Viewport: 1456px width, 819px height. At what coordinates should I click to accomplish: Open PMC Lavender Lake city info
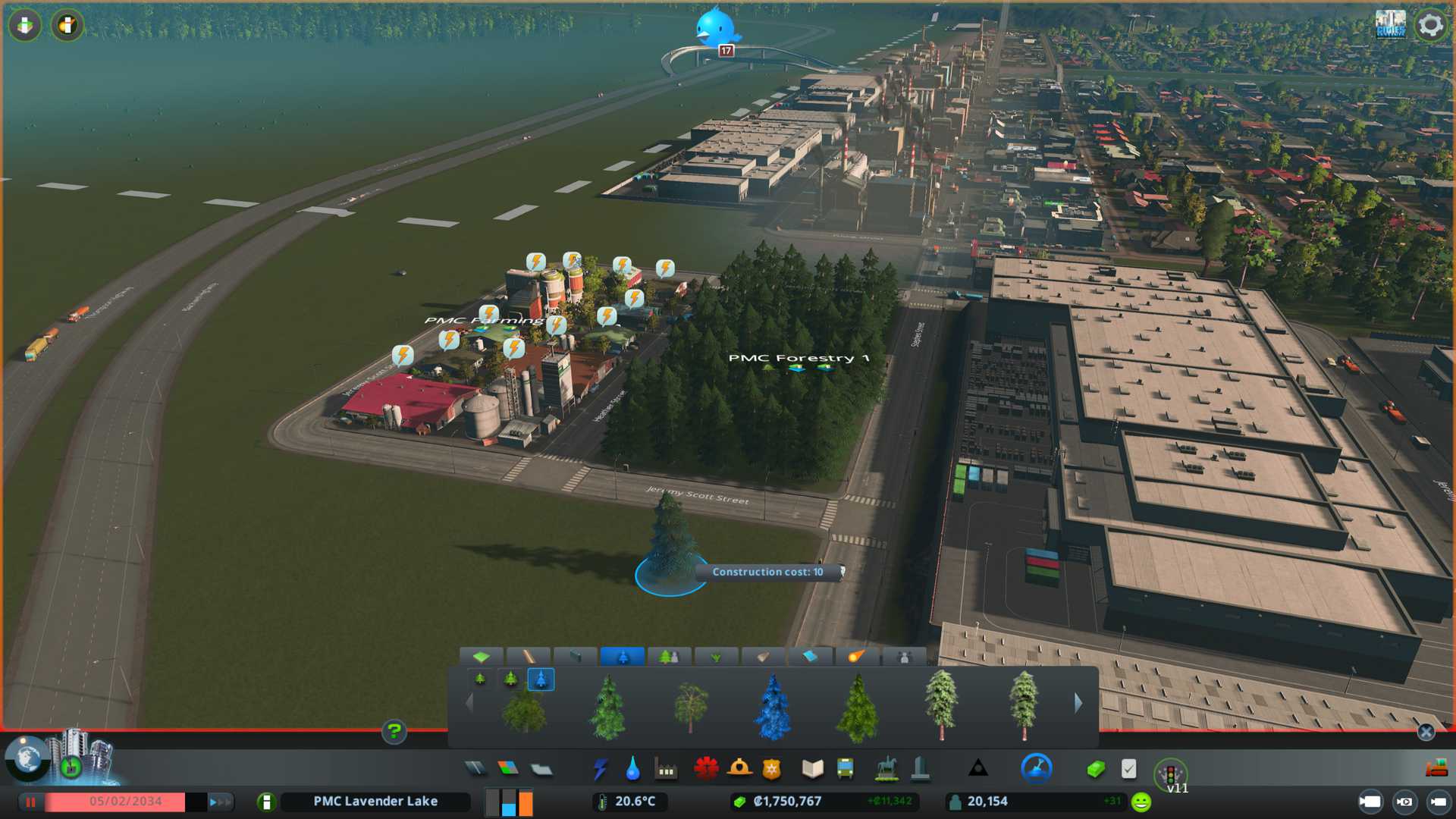[375, 802]
